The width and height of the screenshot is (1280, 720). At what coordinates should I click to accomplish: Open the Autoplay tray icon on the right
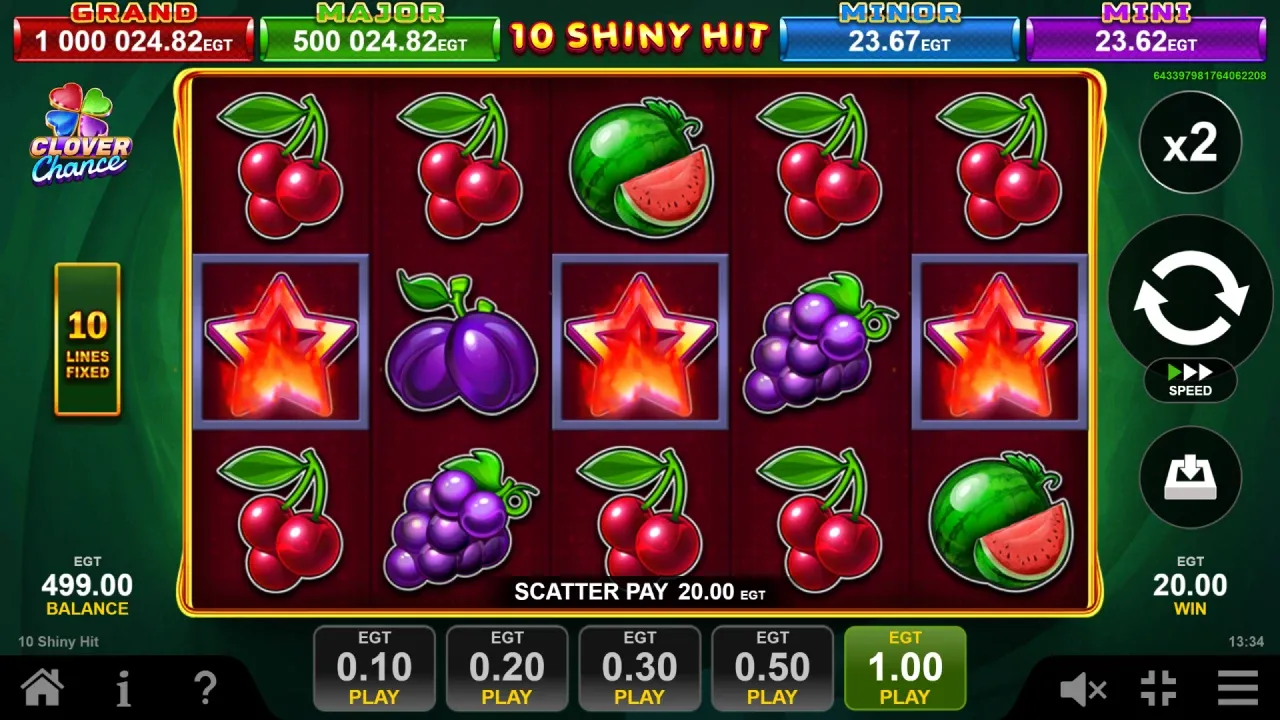tap(1189, 477)
